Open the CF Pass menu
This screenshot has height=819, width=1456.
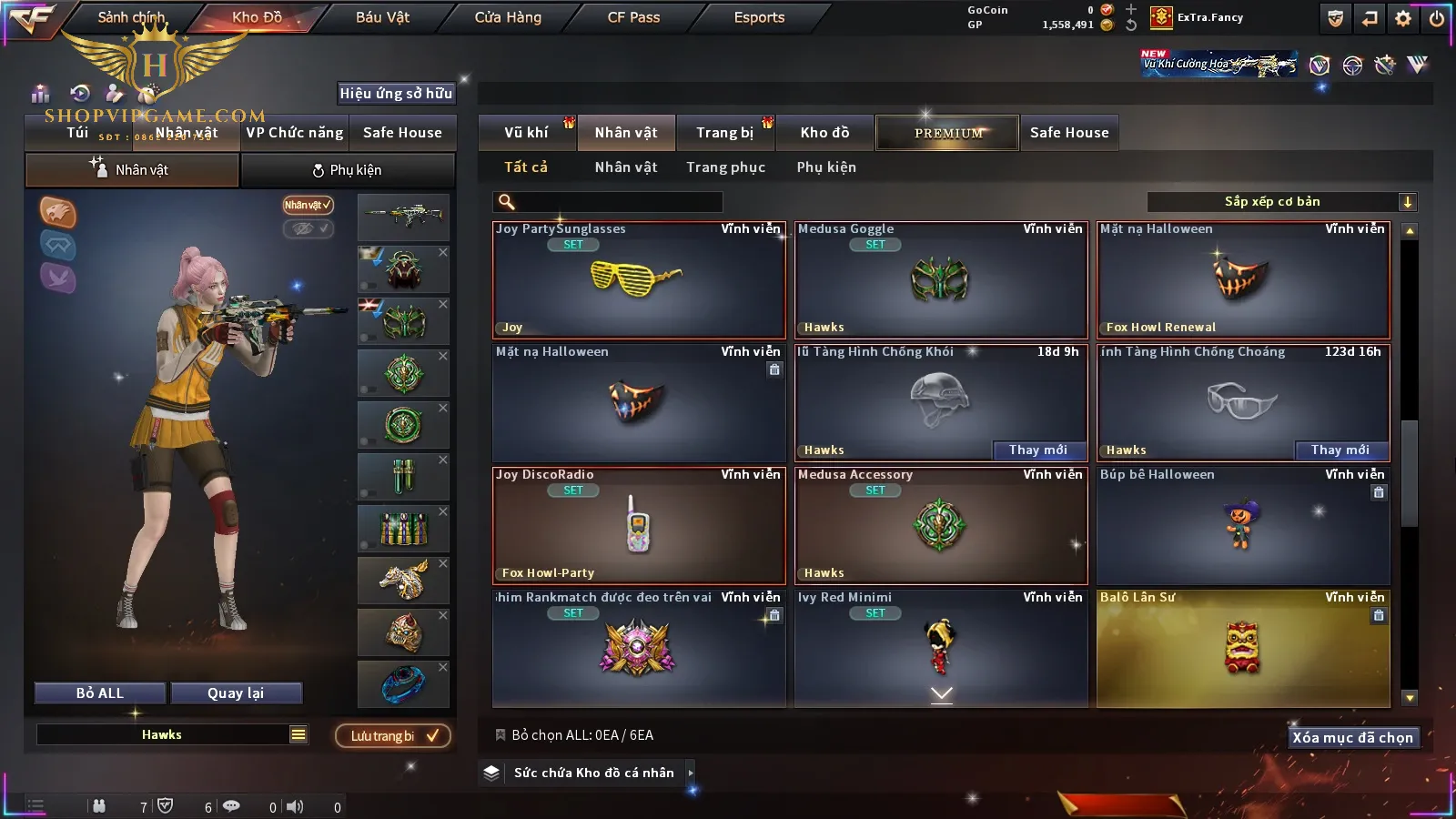(633, 17)
